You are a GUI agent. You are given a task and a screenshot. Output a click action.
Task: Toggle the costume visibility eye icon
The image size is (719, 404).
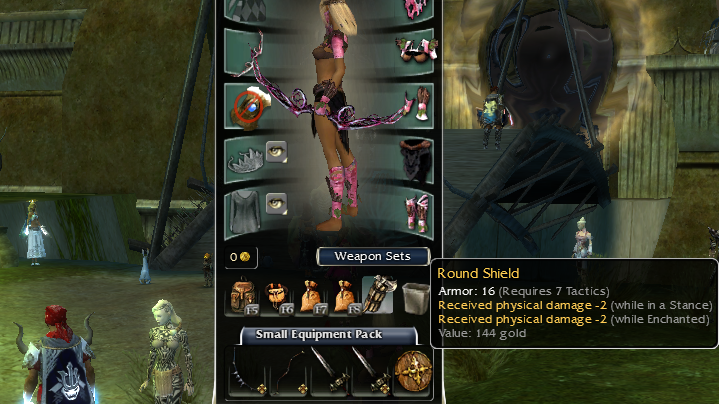(x=276, y=205)
